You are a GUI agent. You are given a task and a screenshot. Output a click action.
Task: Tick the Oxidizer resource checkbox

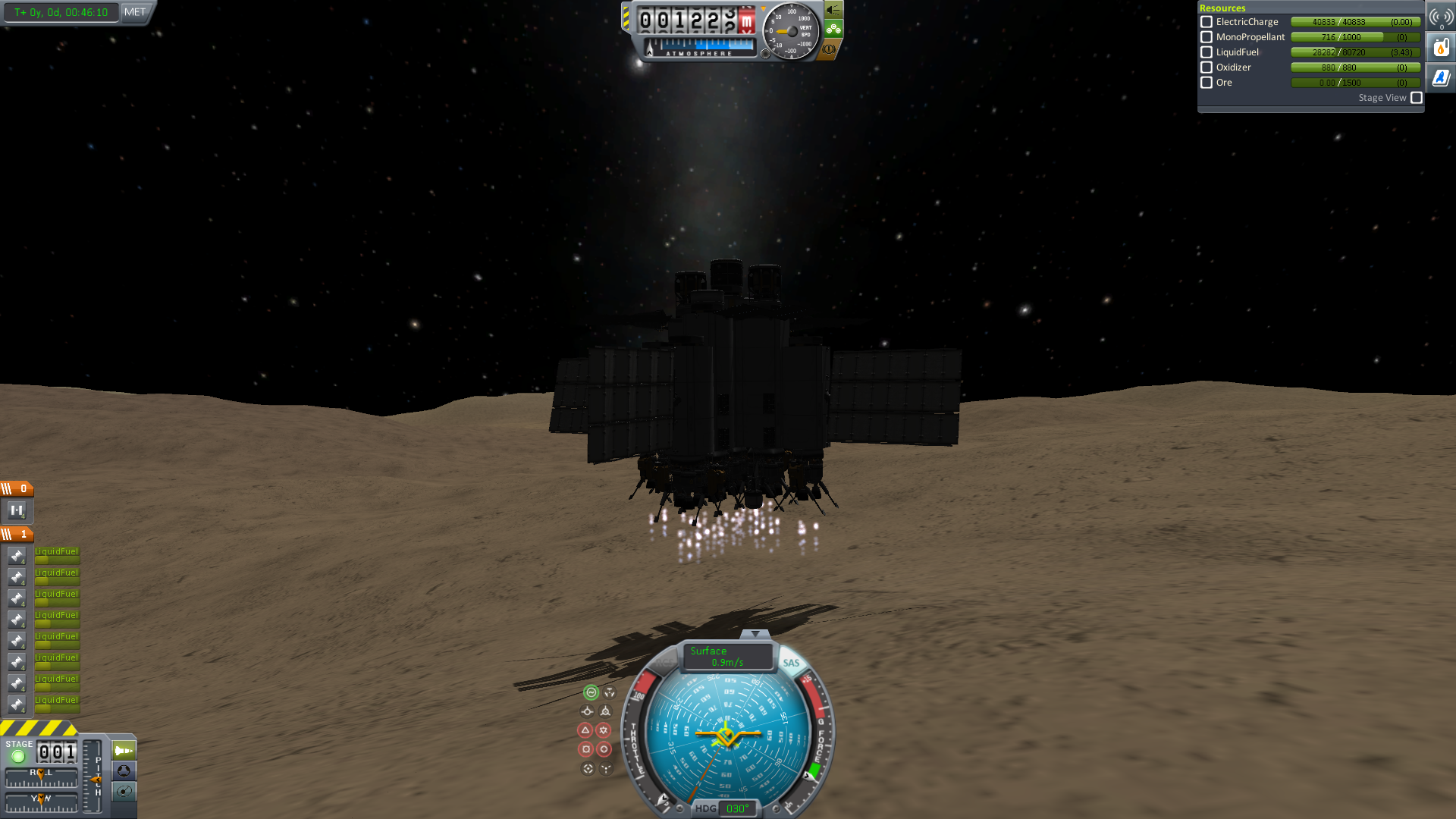(1207, 67)
